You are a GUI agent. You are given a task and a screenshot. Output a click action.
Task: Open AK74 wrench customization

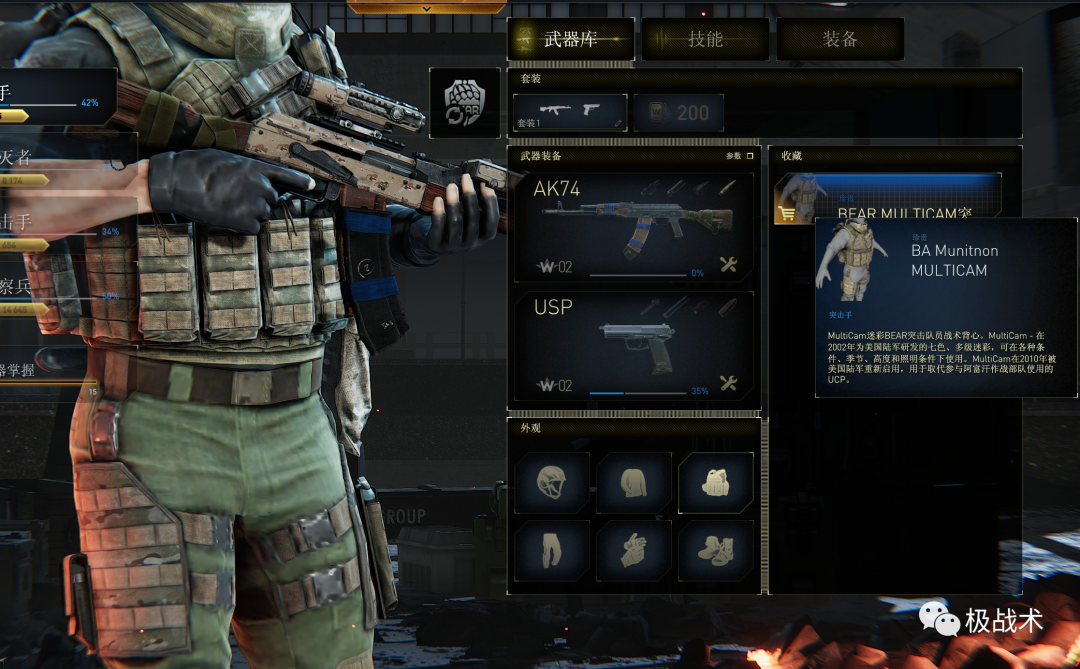728,265
